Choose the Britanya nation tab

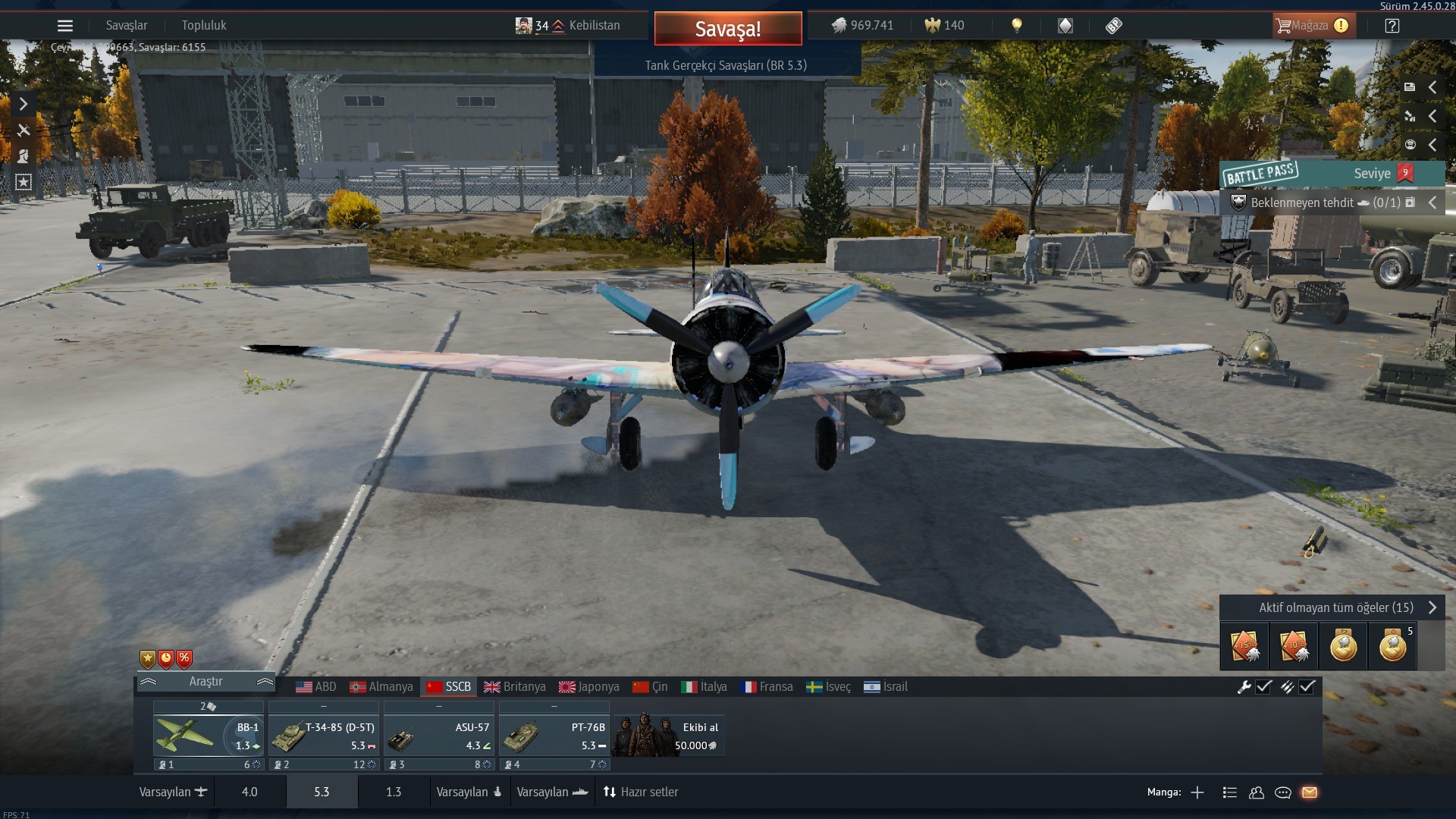[x=515, y=687]
